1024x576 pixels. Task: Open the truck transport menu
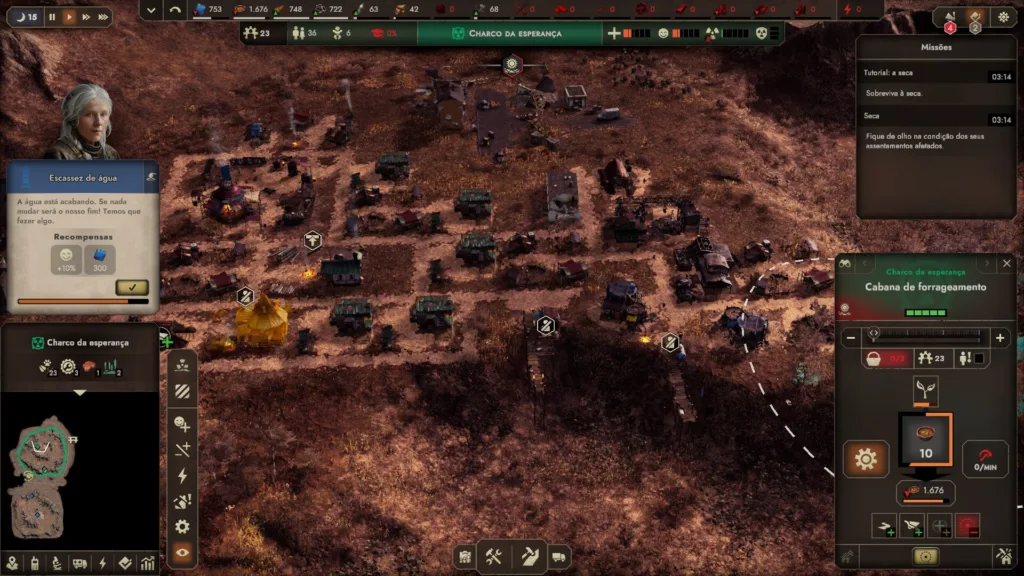click(559, 557)
